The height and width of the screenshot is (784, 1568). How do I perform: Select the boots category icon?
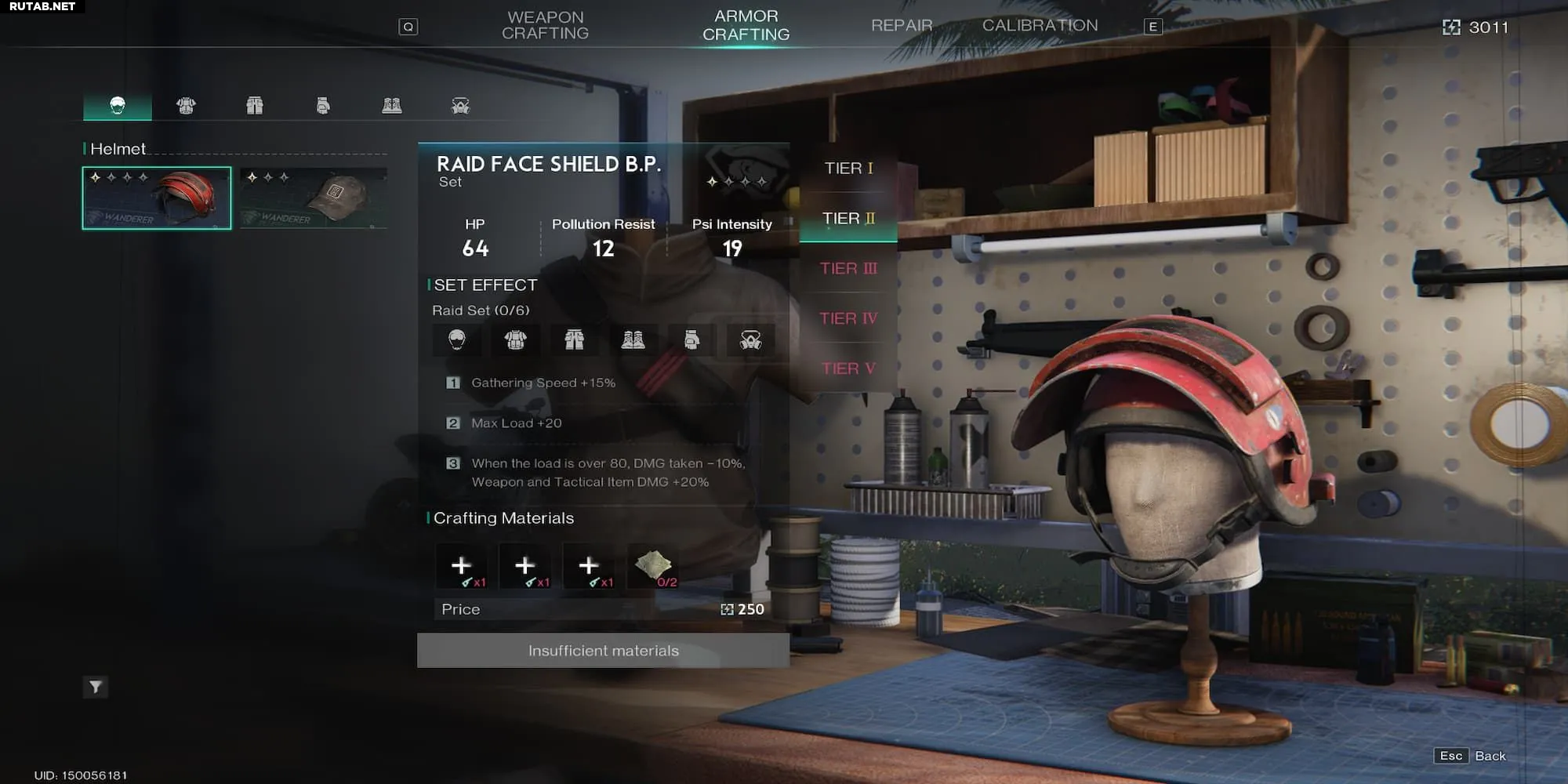pos(392,106)
